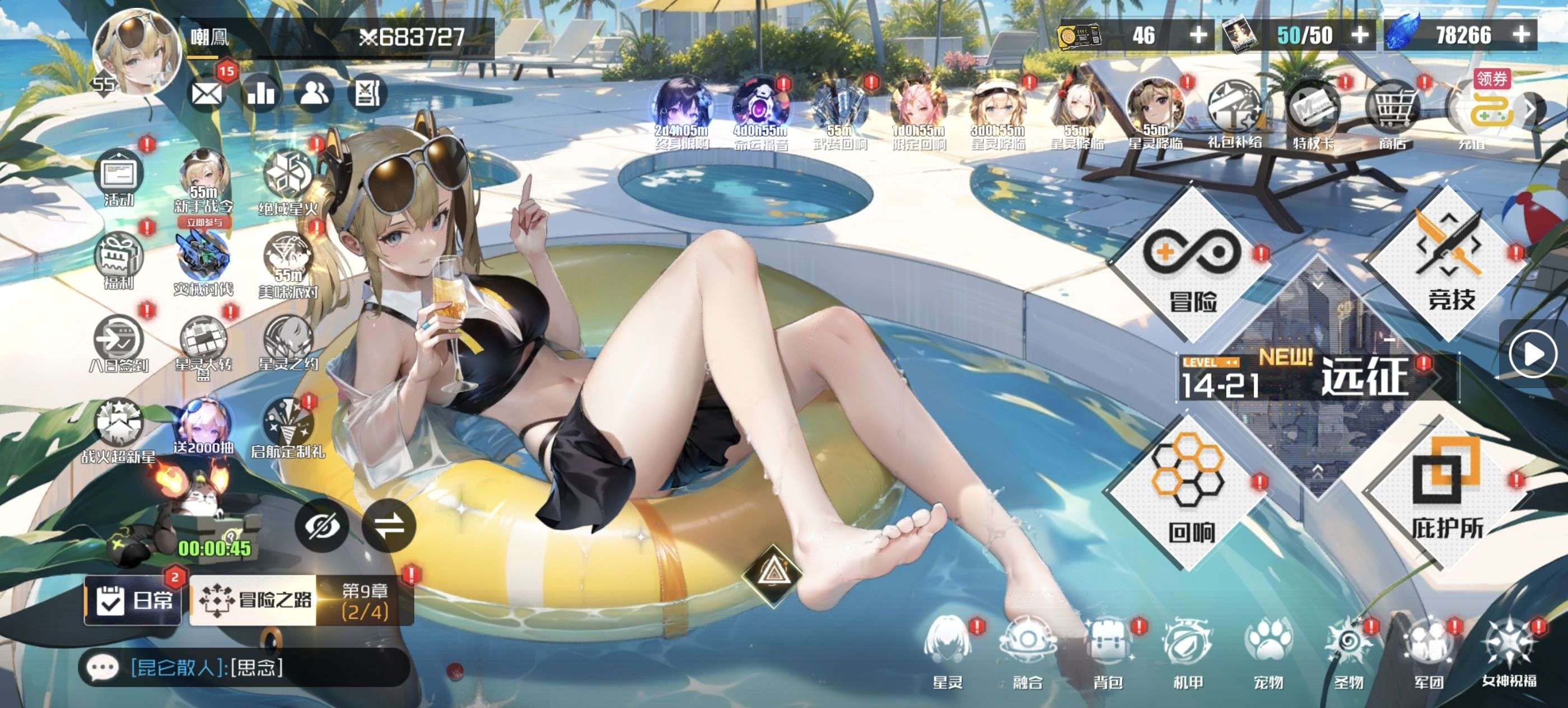This screenshot has height=708, width=1568.
Task: Add more blue crystal currency
Action: (x=1521, y=34)
